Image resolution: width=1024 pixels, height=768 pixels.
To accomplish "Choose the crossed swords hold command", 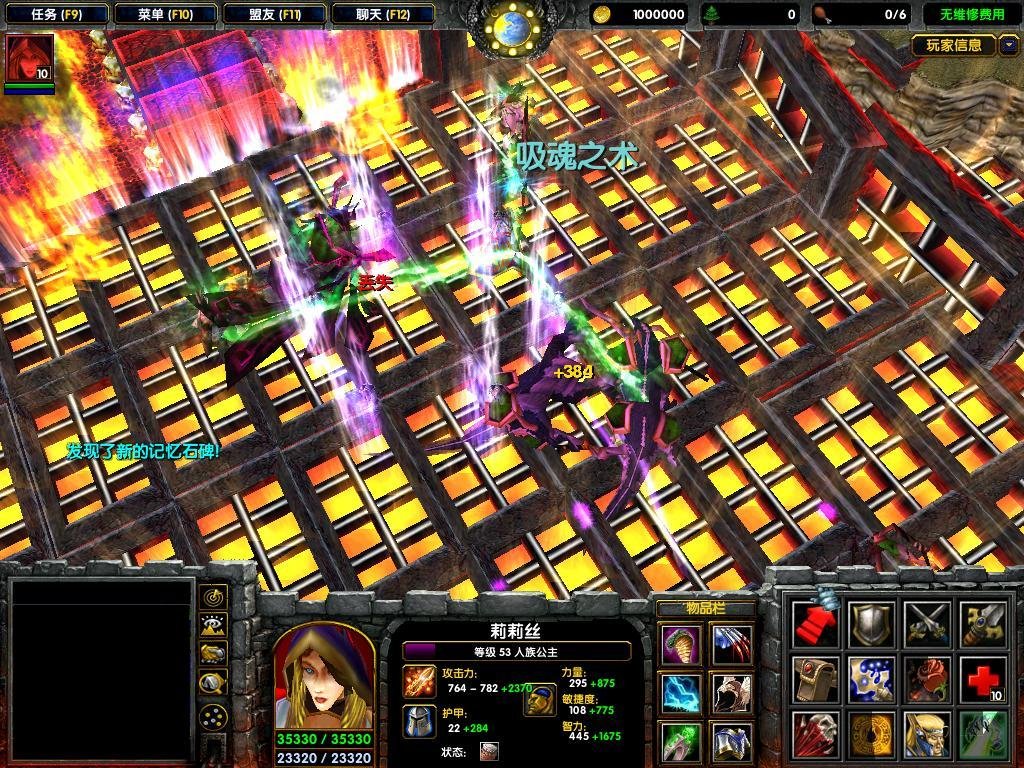I will point(926,624).
